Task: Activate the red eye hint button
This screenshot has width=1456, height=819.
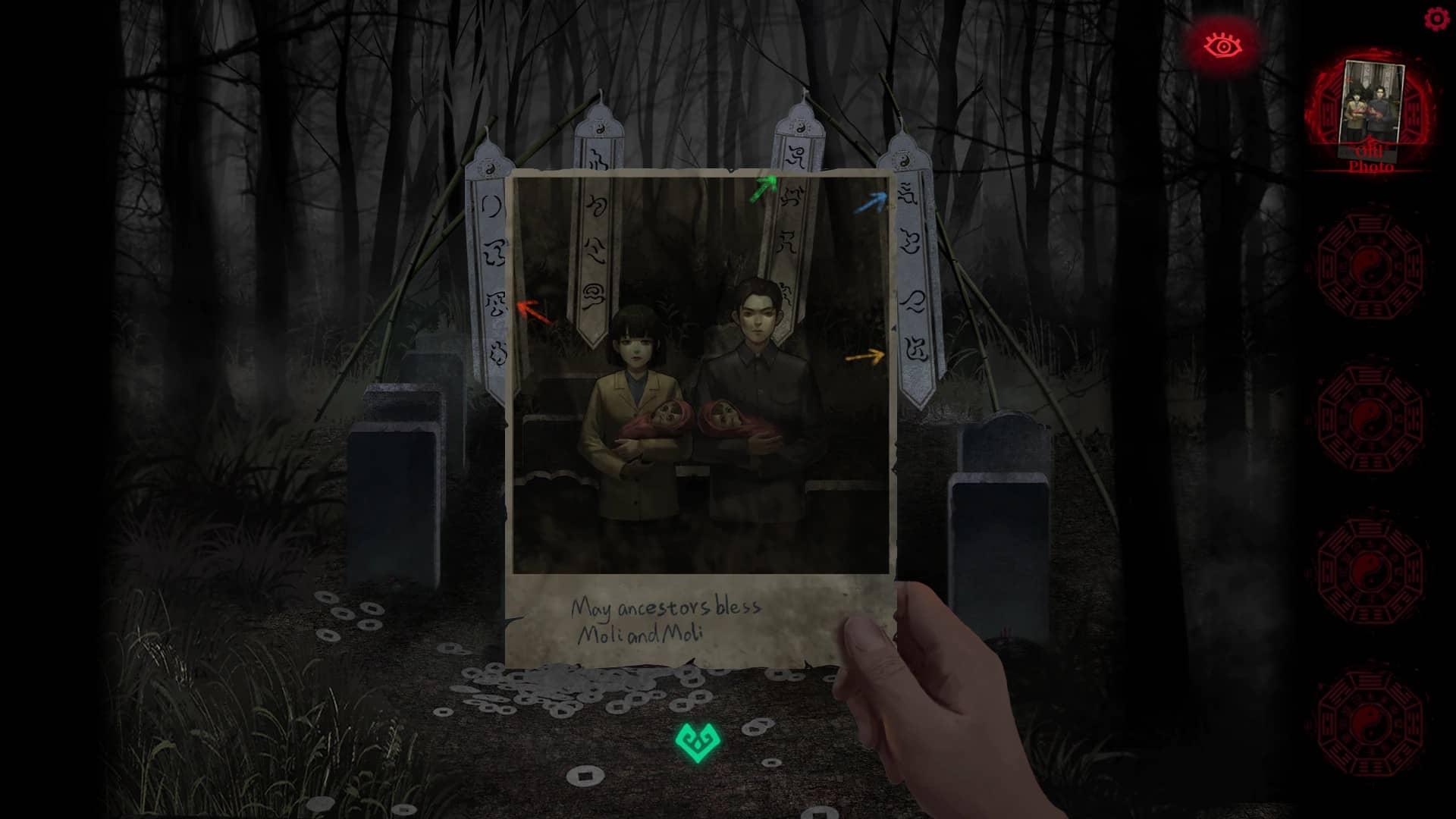Action: [x=1222, y=45]
